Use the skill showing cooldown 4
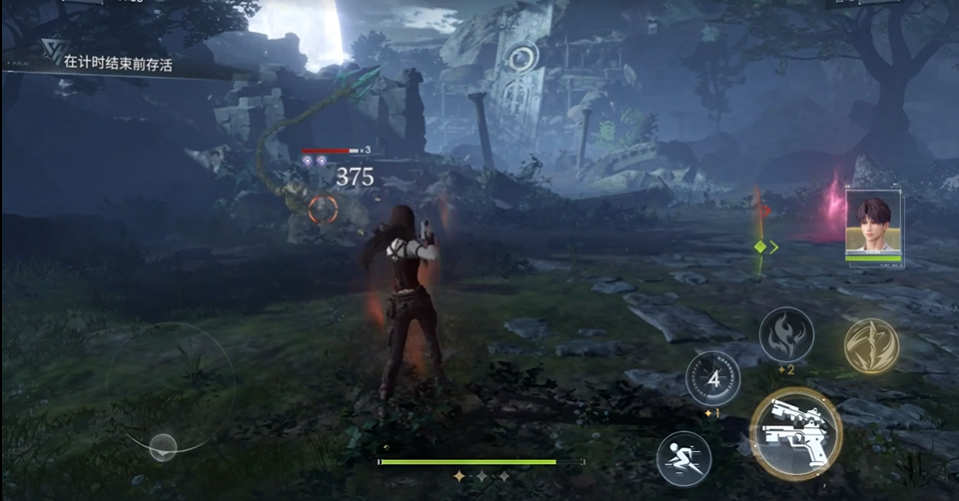Image resolution: width=959 pixels, height=501 pixels. [x=712, y=379]
